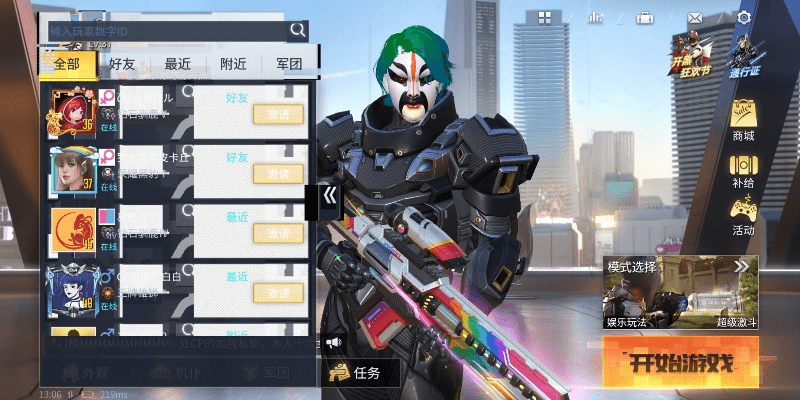Viewport: 800px width, 400px height.
Task: Click the magnifying glass search icon
Action: (x=298, y=31)
